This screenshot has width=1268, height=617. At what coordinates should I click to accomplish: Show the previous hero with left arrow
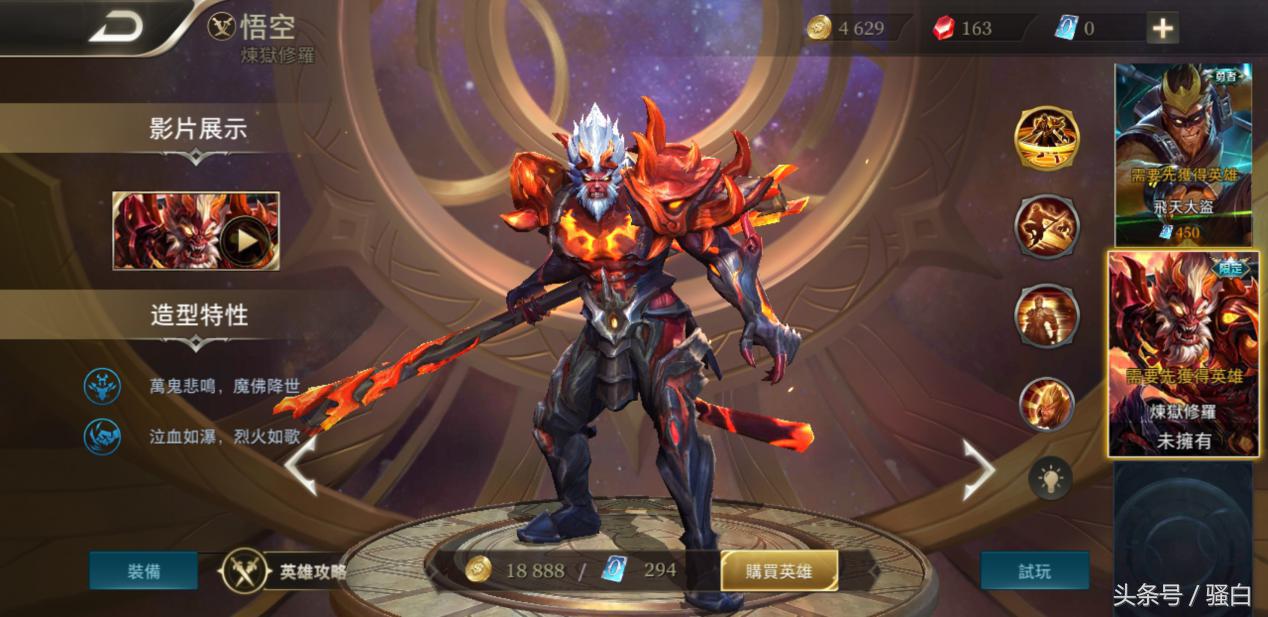click(x=302, y=465)
